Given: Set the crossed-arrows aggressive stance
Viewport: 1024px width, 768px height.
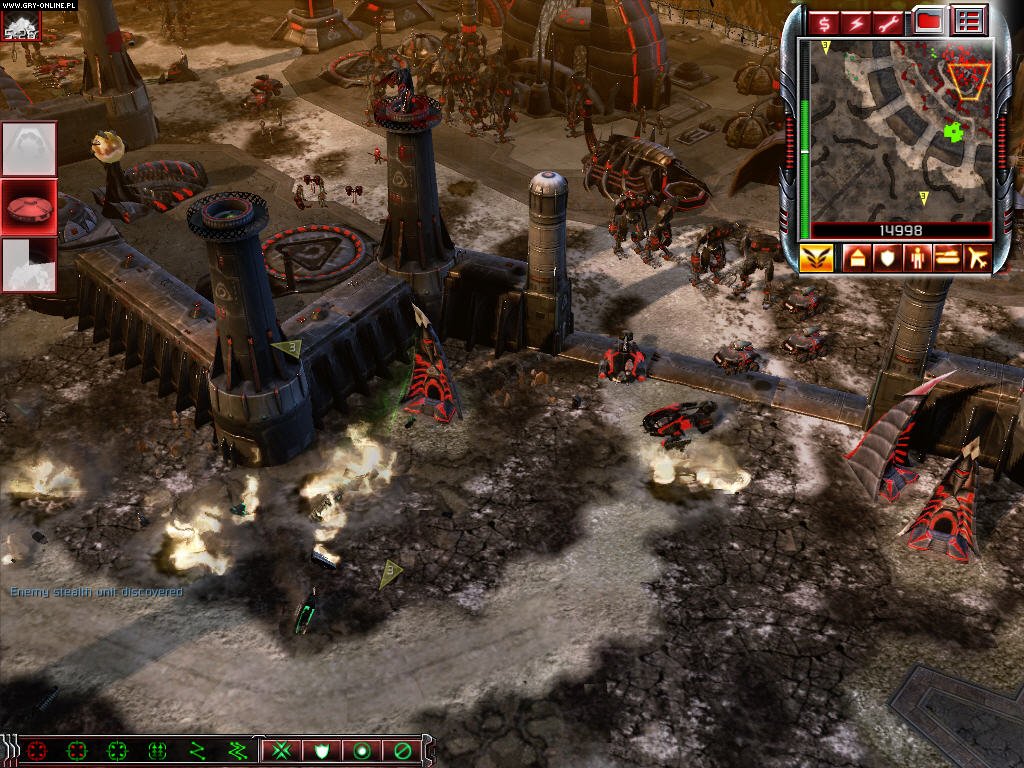Looking at the screenshot, I should tap(282, 749).
